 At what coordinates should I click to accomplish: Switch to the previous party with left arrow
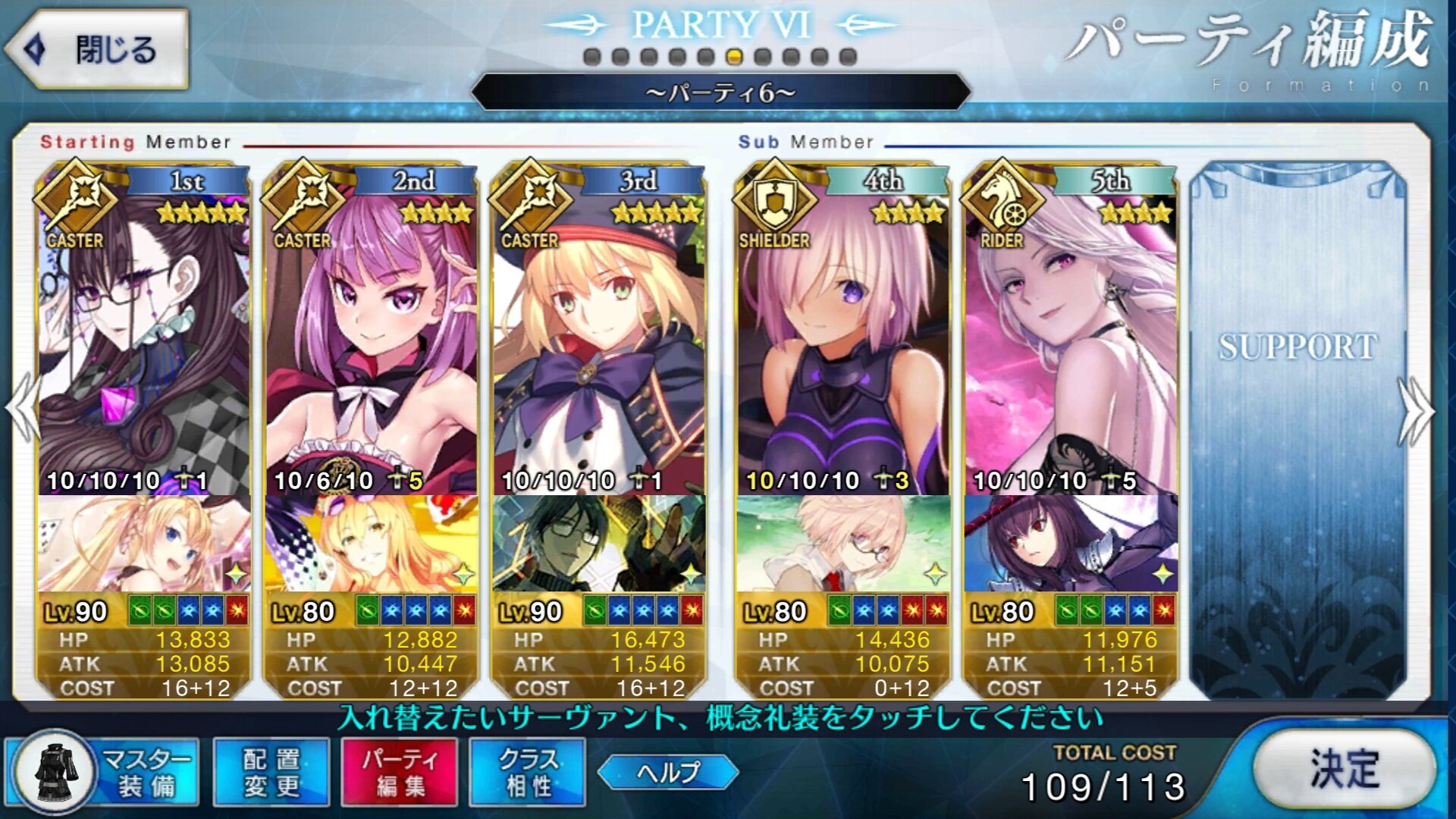(23, 409)
